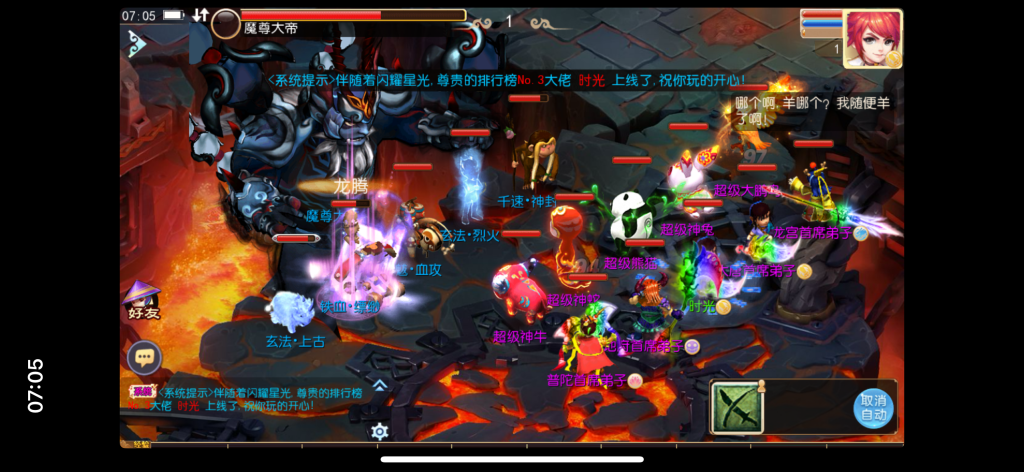1024x472 pixels.
Task: Expand the chat box with the up arrow
Action: [380, 384]
